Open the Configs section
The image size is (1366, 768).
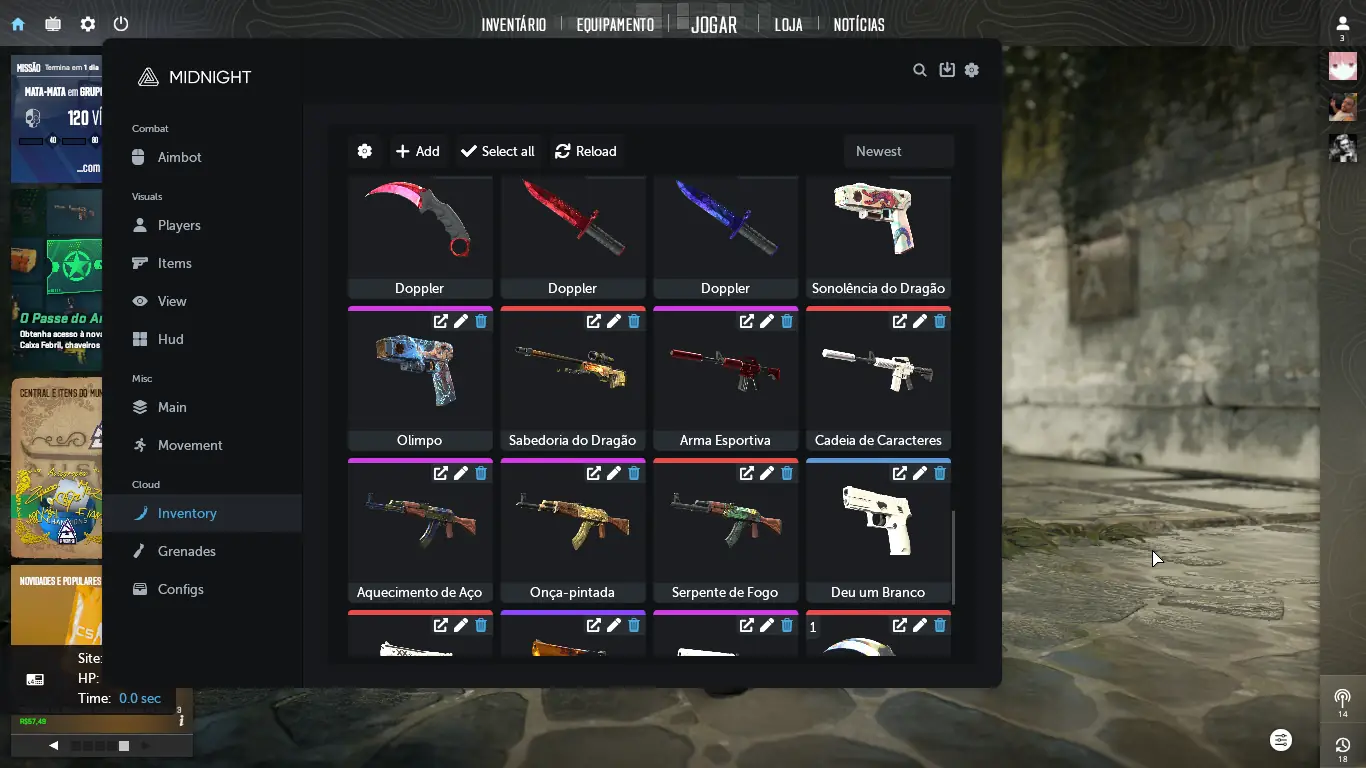pos(180,589)
